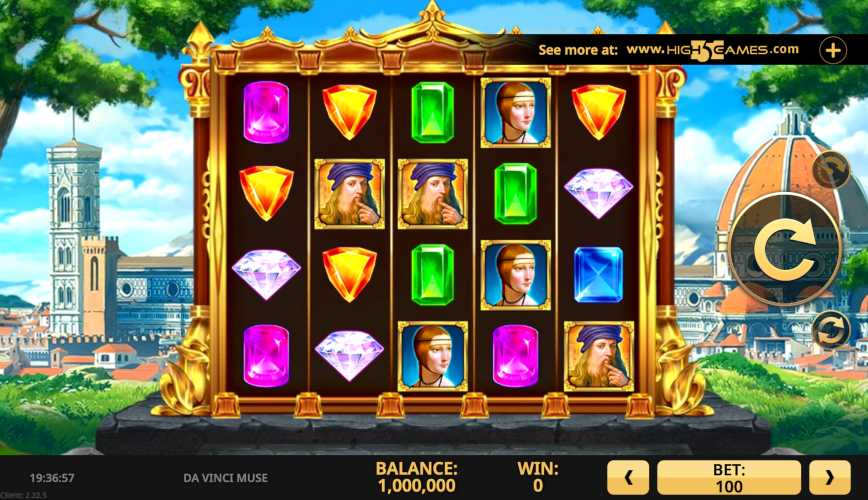The image size is (868, 500).
Task: Click the small dimmed arrow button above spin
Action: [830, 171]
